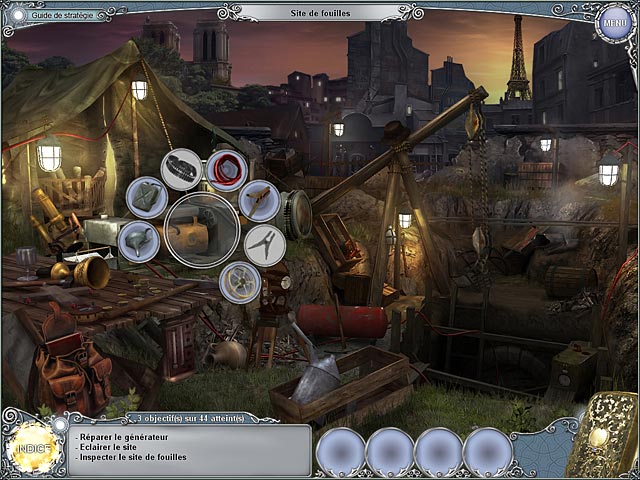Choose the red cable item circle
The image size is (640, 480).
click(x=228, y=167)
